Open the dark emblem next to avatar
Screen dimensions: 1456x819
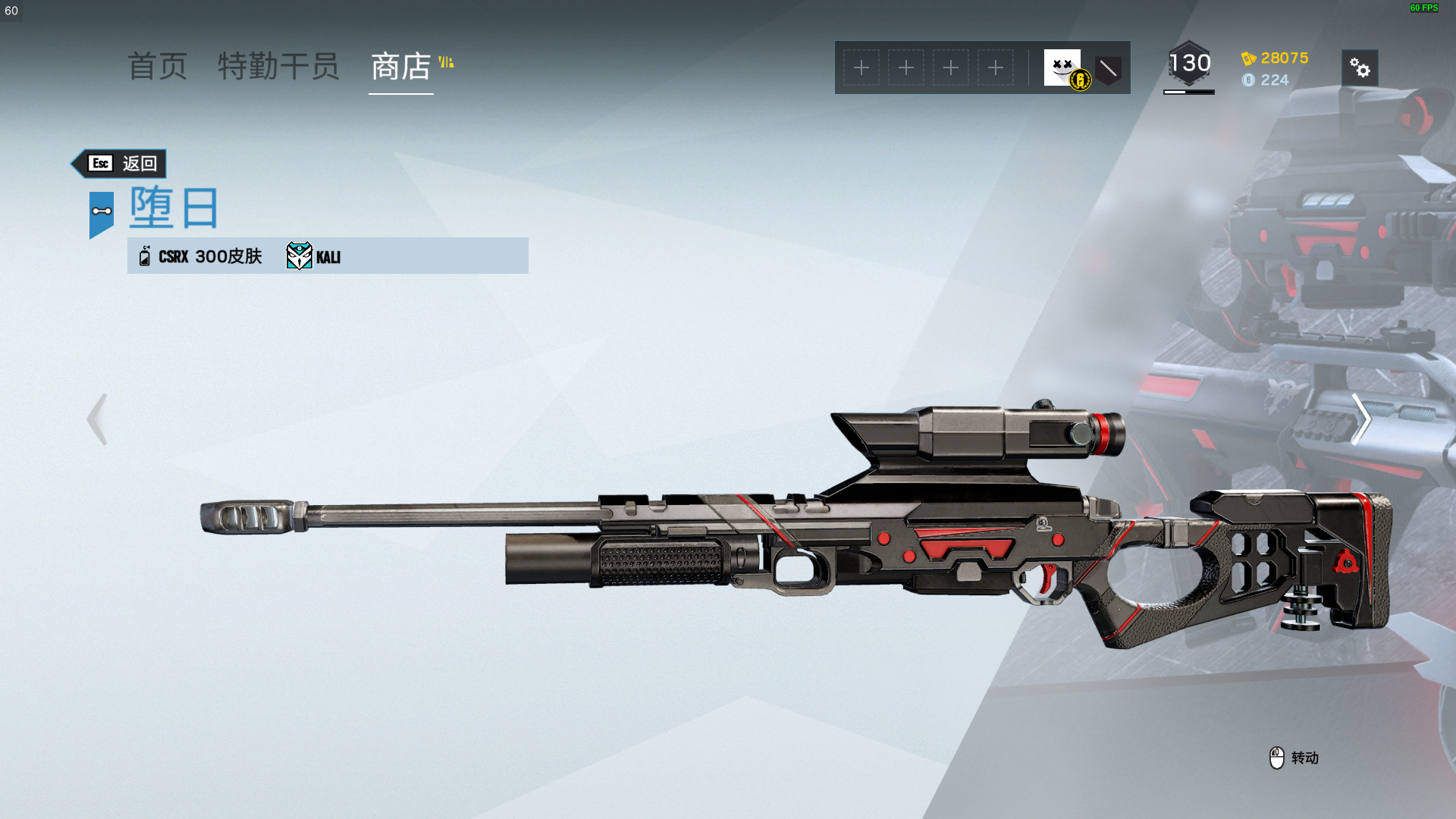1108,70
